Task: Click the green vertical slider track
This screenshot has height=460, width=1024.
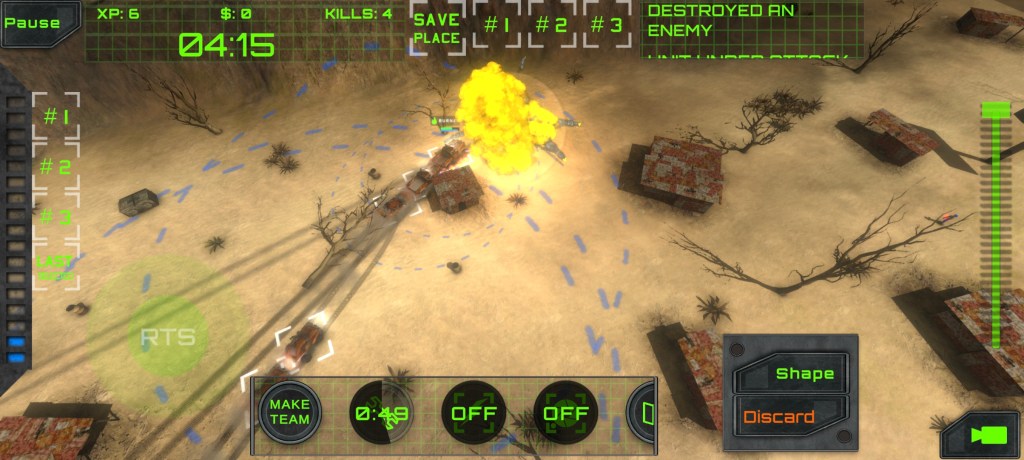Action: [995, 230]
